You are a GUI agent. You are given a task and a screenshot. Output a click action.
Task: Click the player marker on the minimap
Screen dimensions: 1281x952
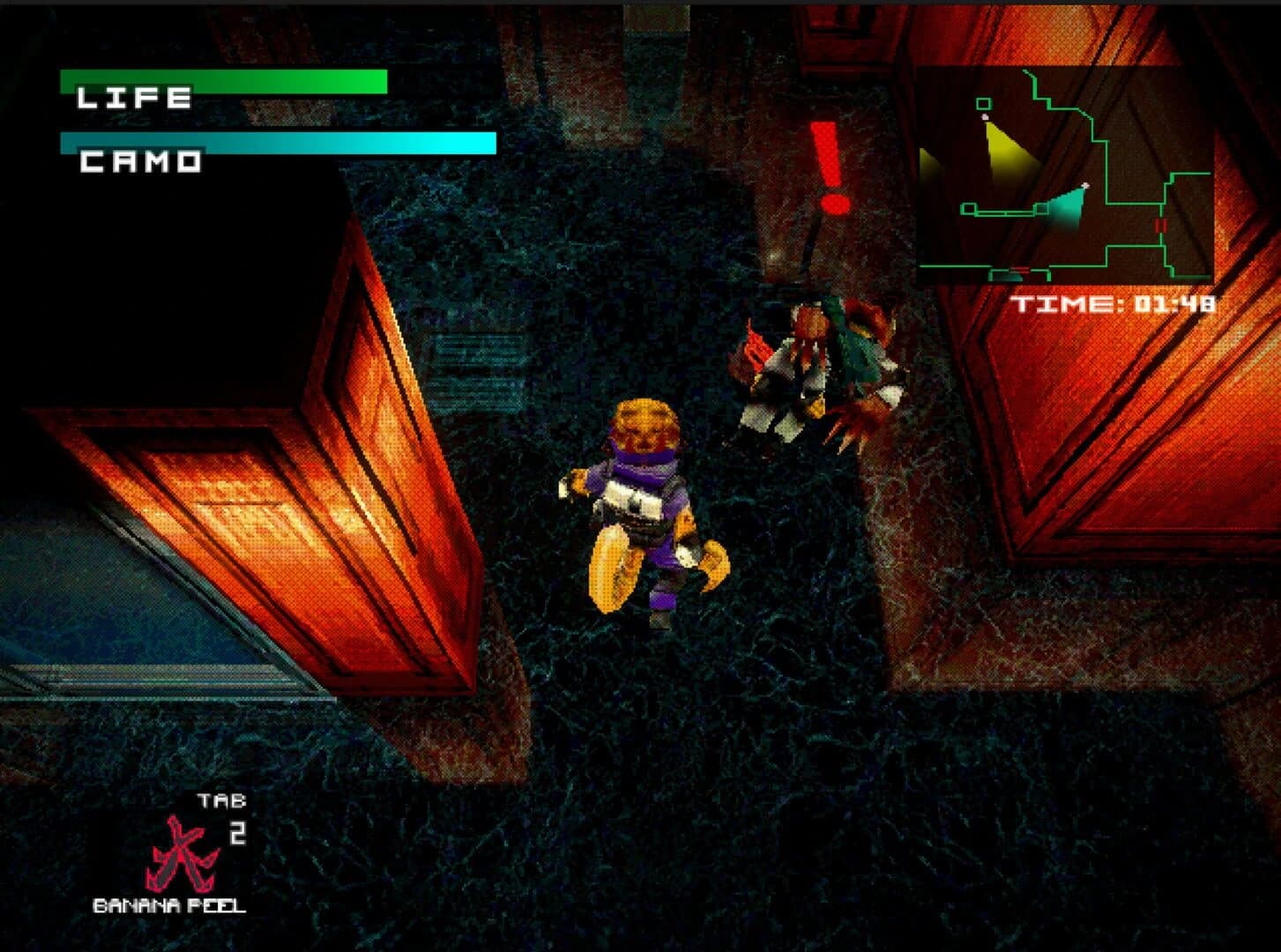tap(1086, 184)
